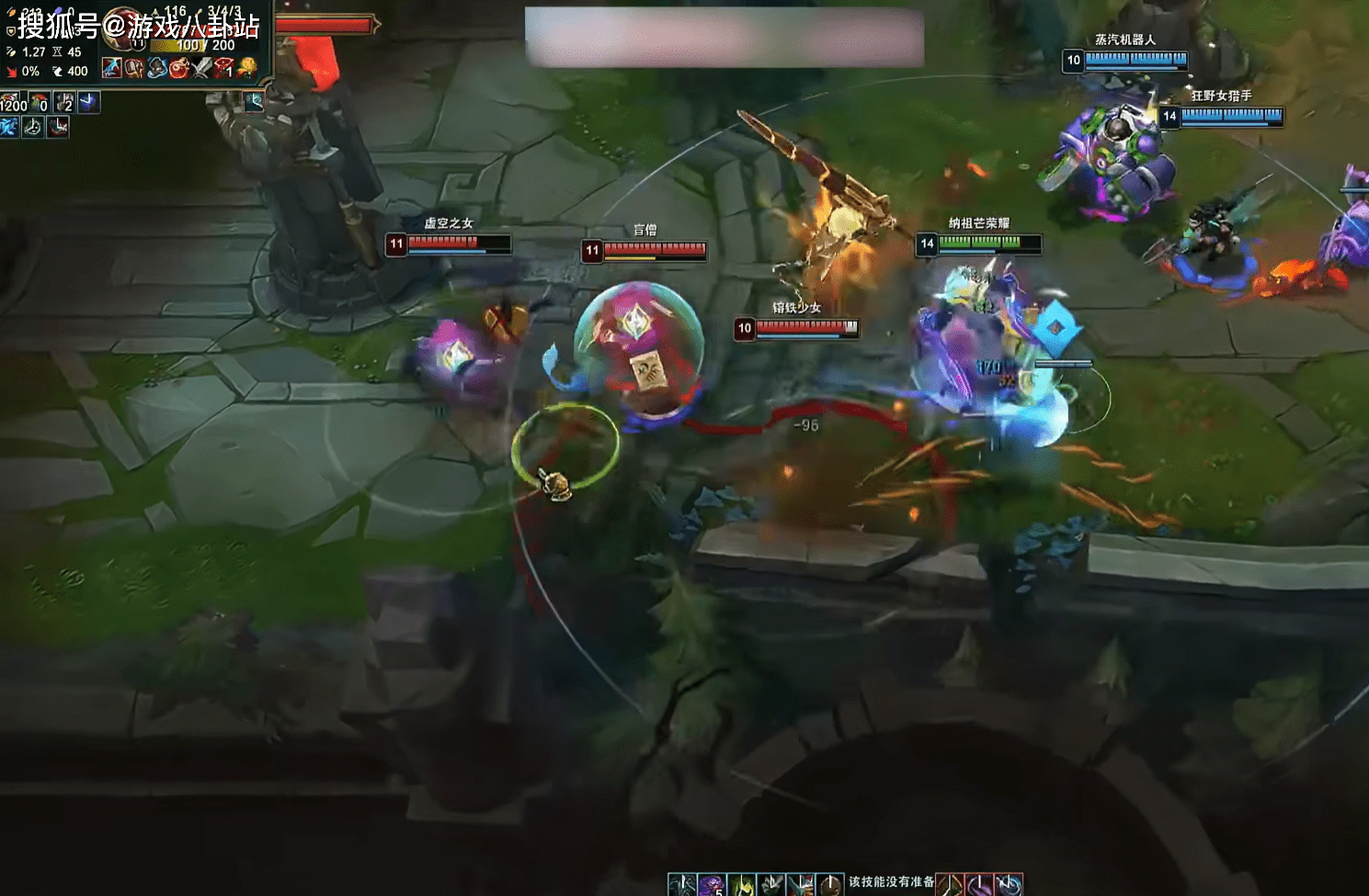The height and width of the screenshot is (896, 1369).
Task: Click the purple buff icon with stack 5
Action: (711, 885)
